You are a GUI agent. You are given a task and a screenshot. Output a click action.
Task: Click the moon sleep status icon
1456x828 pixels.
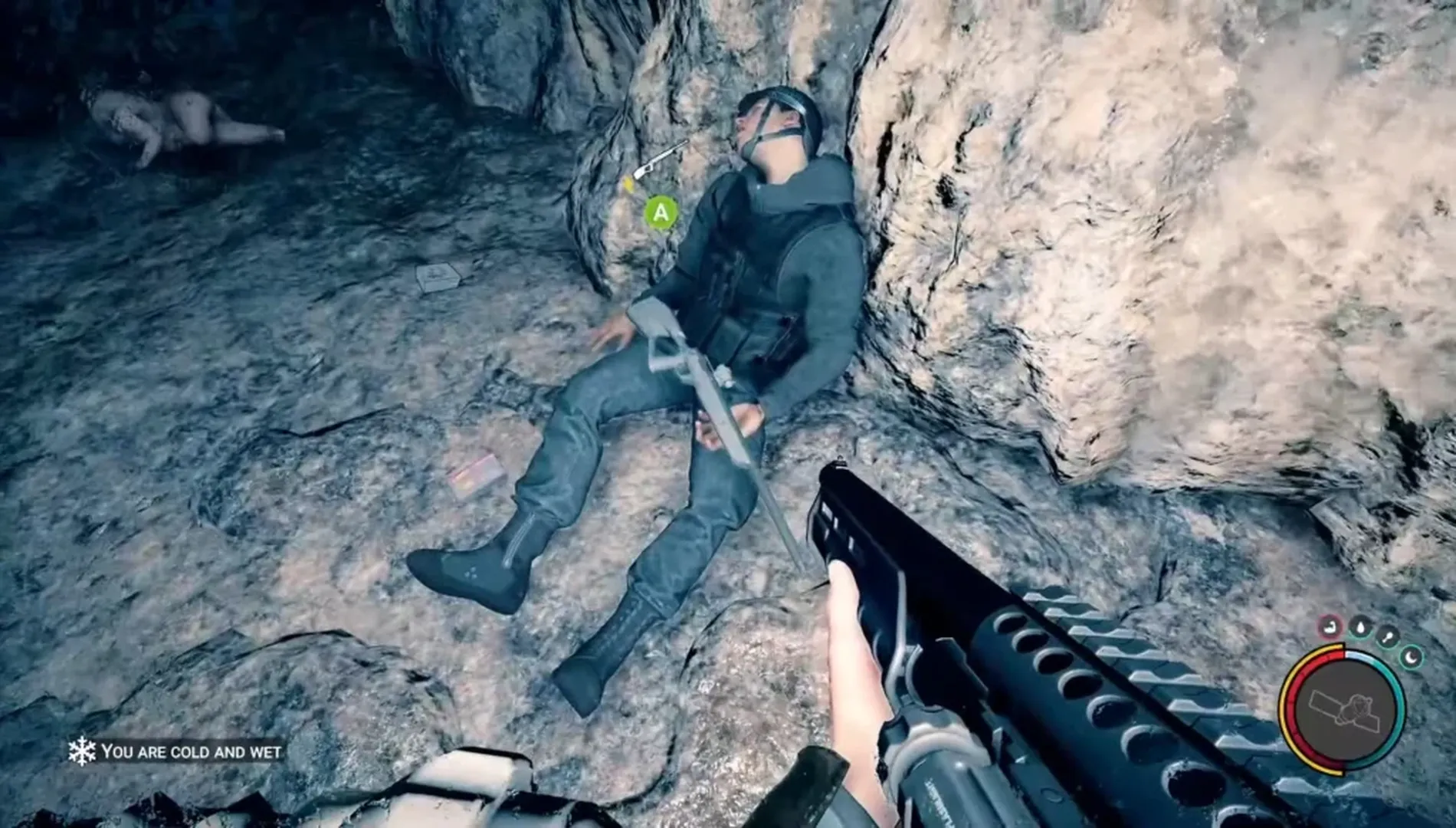pyautogui.click(x=1412, y=657)
